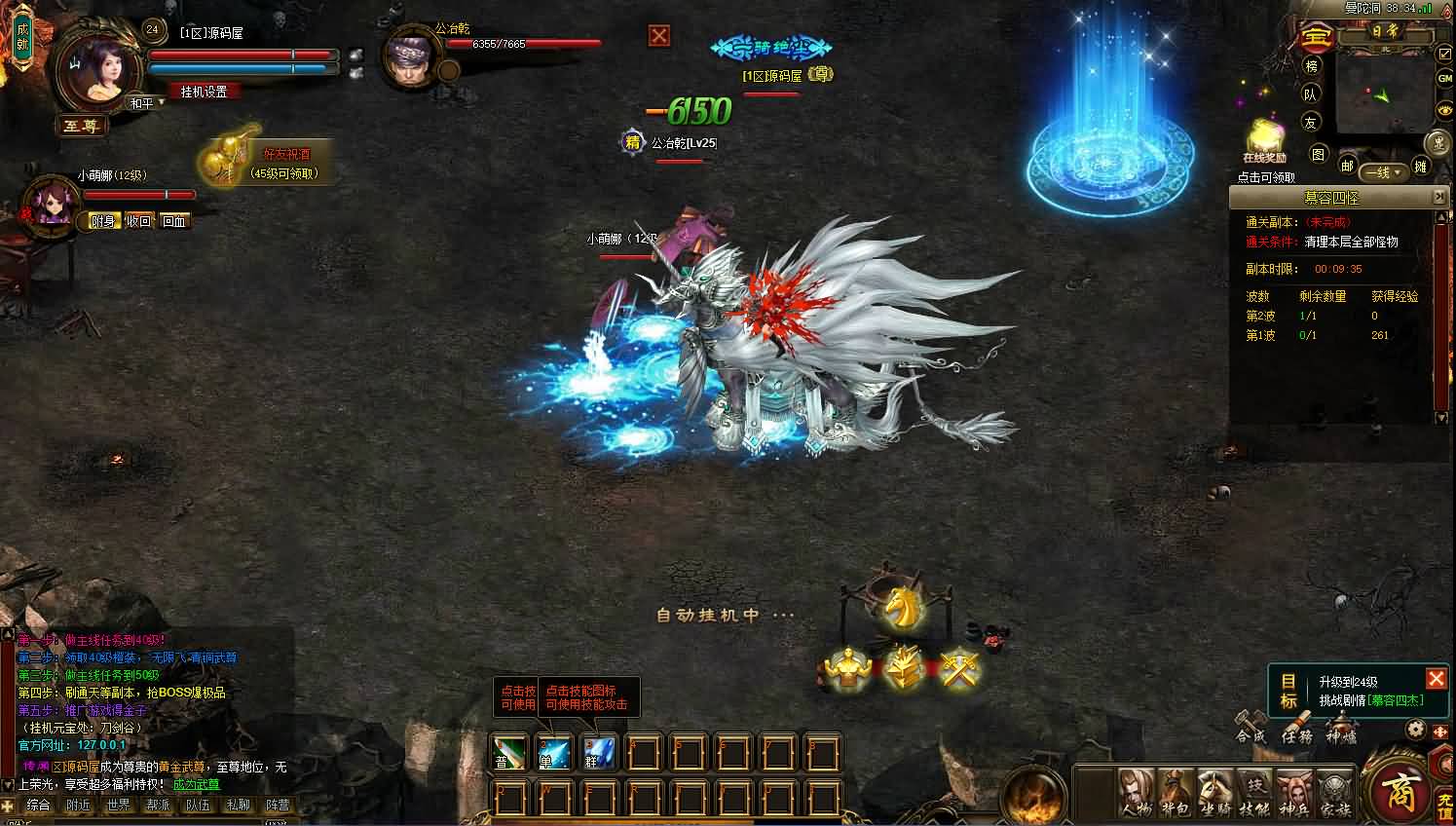The height and width of the screenshot is (826, 1456).
Task: Open the 一线 server line dropdown
Action: click(x=1382, y=172)
